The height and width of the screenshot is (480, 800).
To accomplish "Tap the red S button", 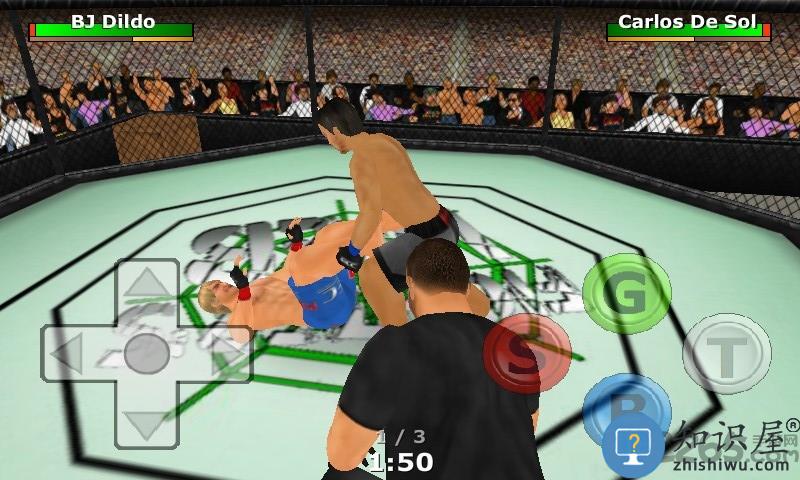I will click(527, 353).
